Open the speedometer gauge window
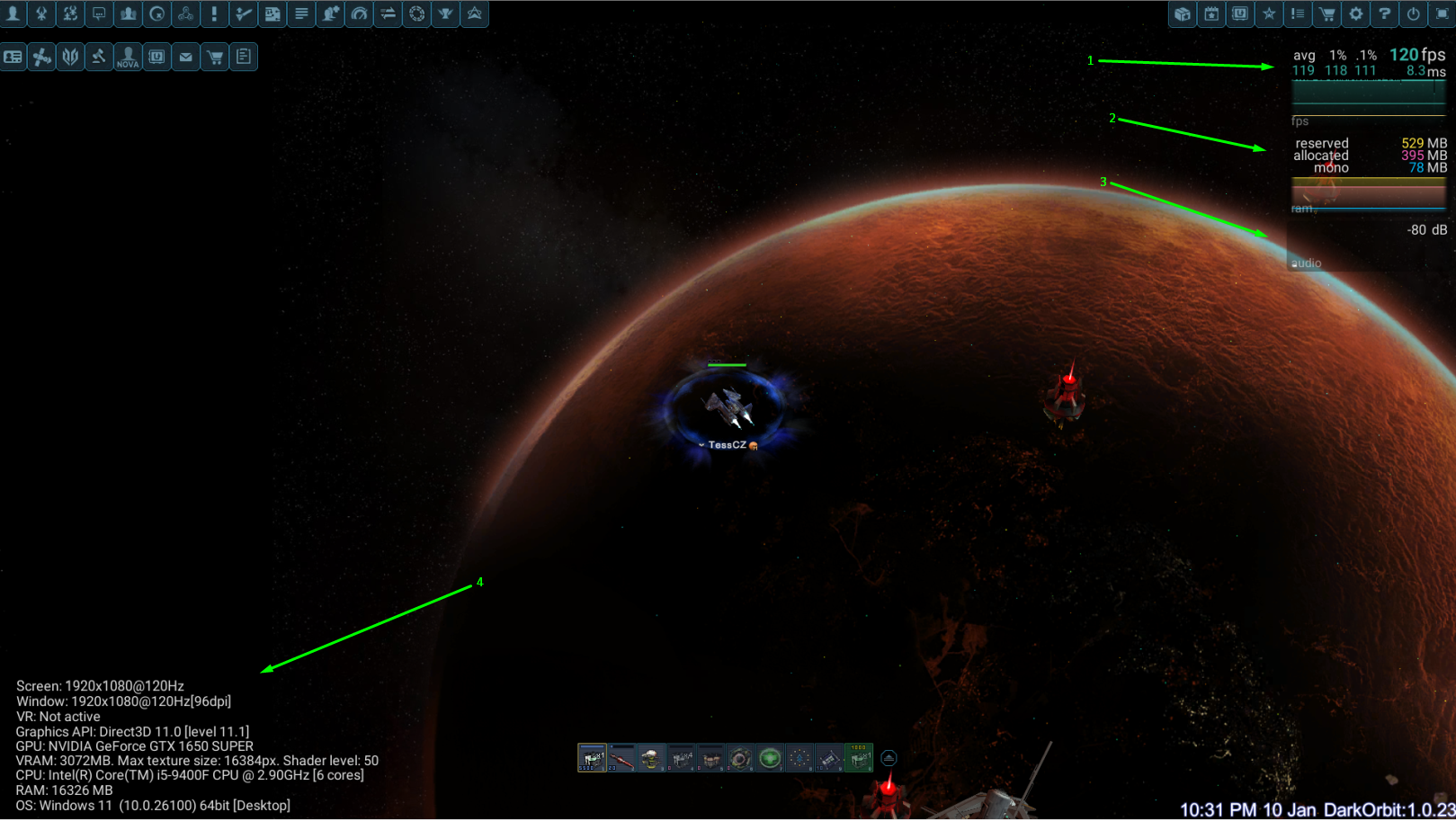Viewport: 1456px width, 821px height. [359, 13]
